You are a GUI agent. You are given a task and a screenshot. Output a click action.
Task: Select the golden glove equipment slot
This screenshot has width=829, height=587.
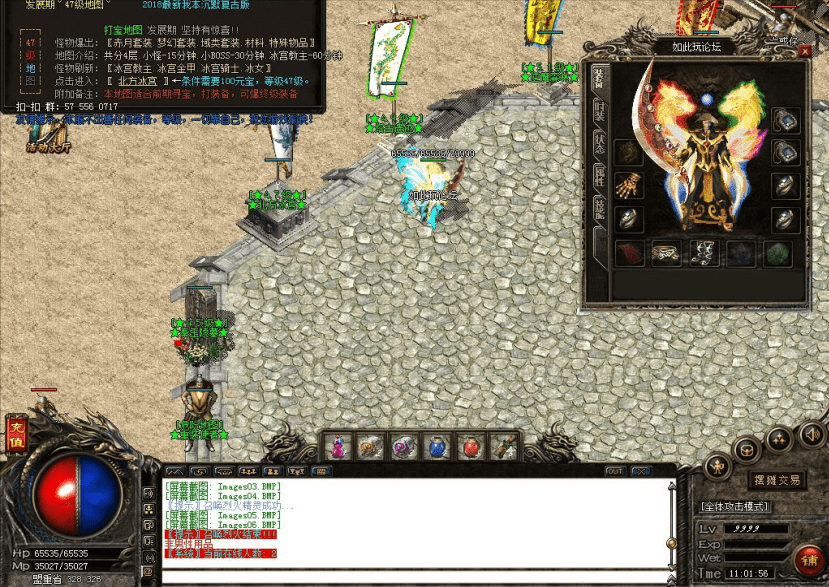(x=628, y=187)
